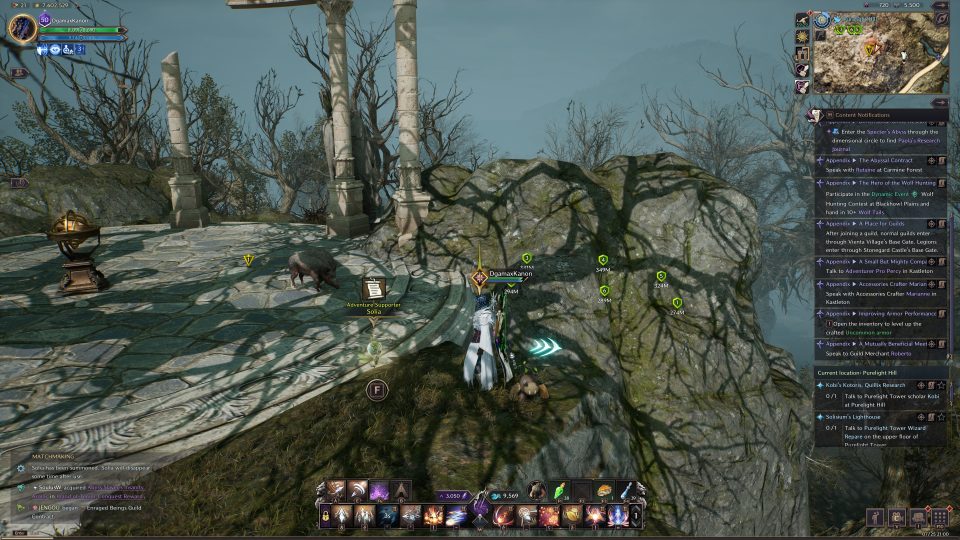This screenshot has width=960, height=540.
Task: Activate the purple crystal skill icon
Action: pyautogui.click(x=378, y=490)
